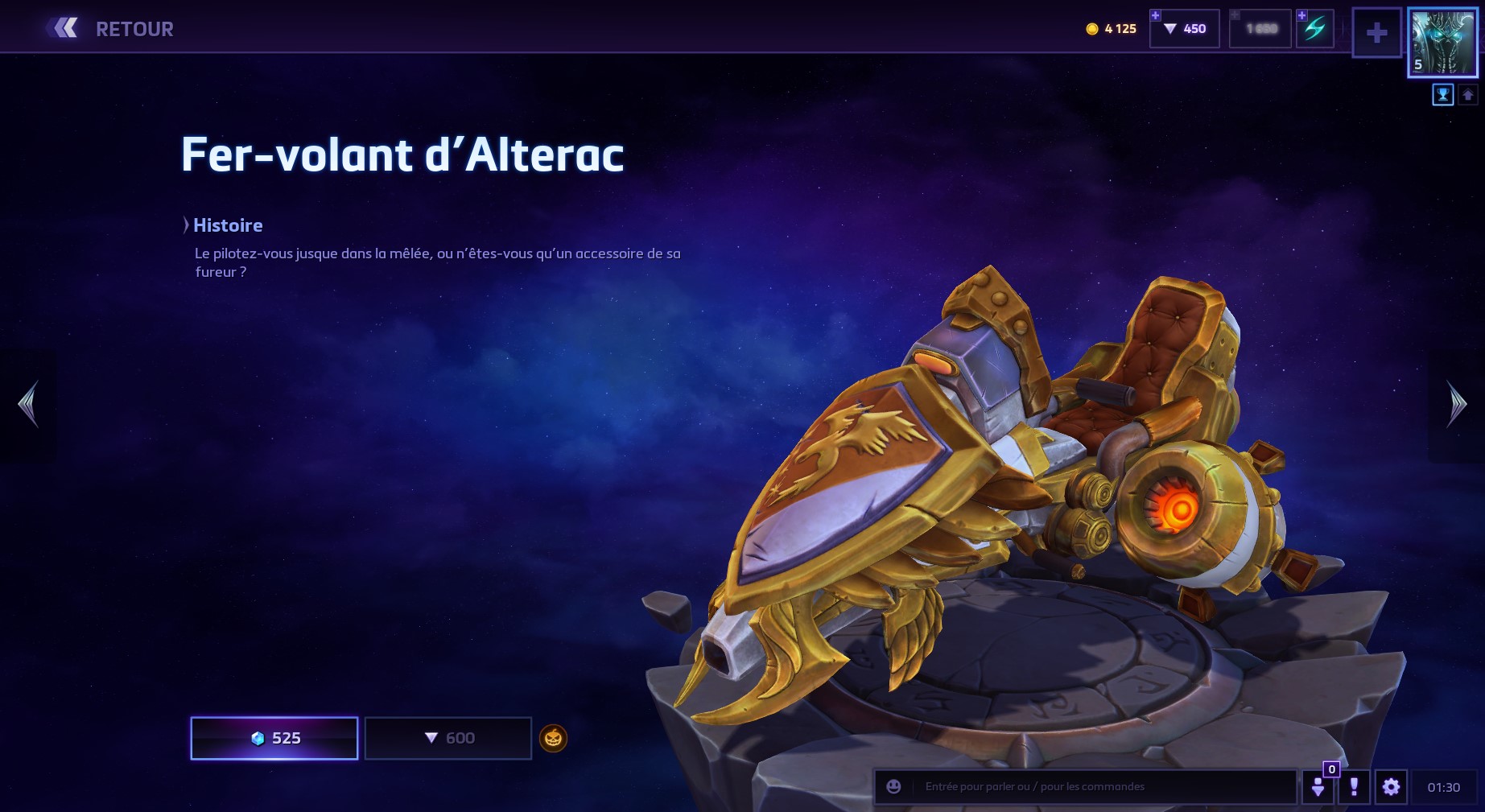1485x812 pixels.
Task: Show the previous mount with the left arrow
Action: coord(28,404)
